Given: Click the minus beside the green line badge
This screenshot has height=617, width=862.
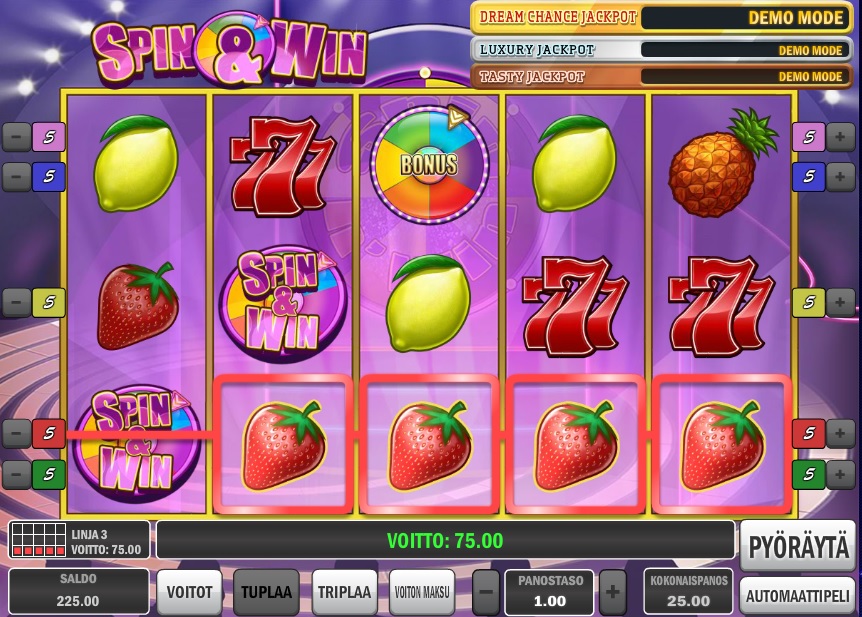Looking at the screenshot, I should (17, 473).
